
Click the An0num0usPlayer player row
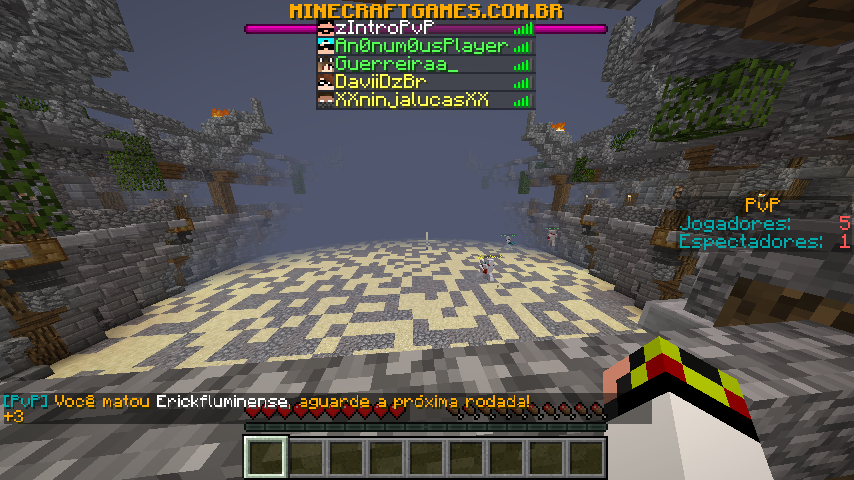425,46
